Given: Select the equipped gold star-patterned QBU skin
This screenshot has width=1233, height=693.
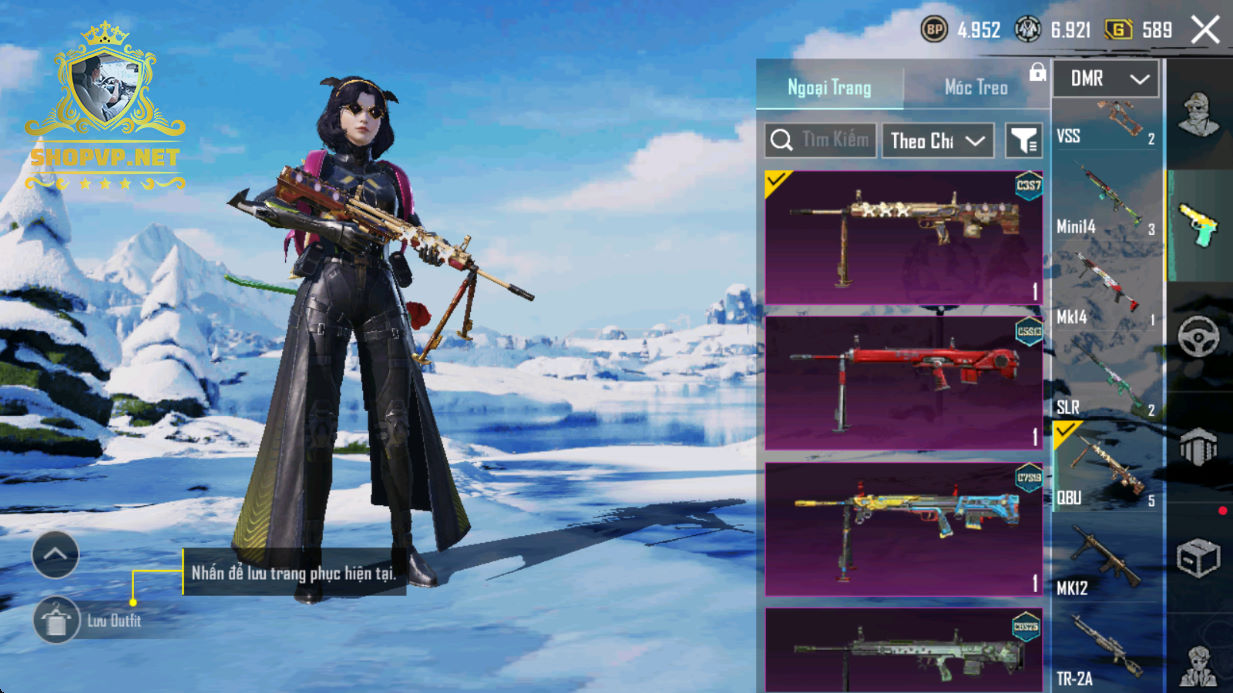Looking at the screenshot, I should click(x=903, y=237).
